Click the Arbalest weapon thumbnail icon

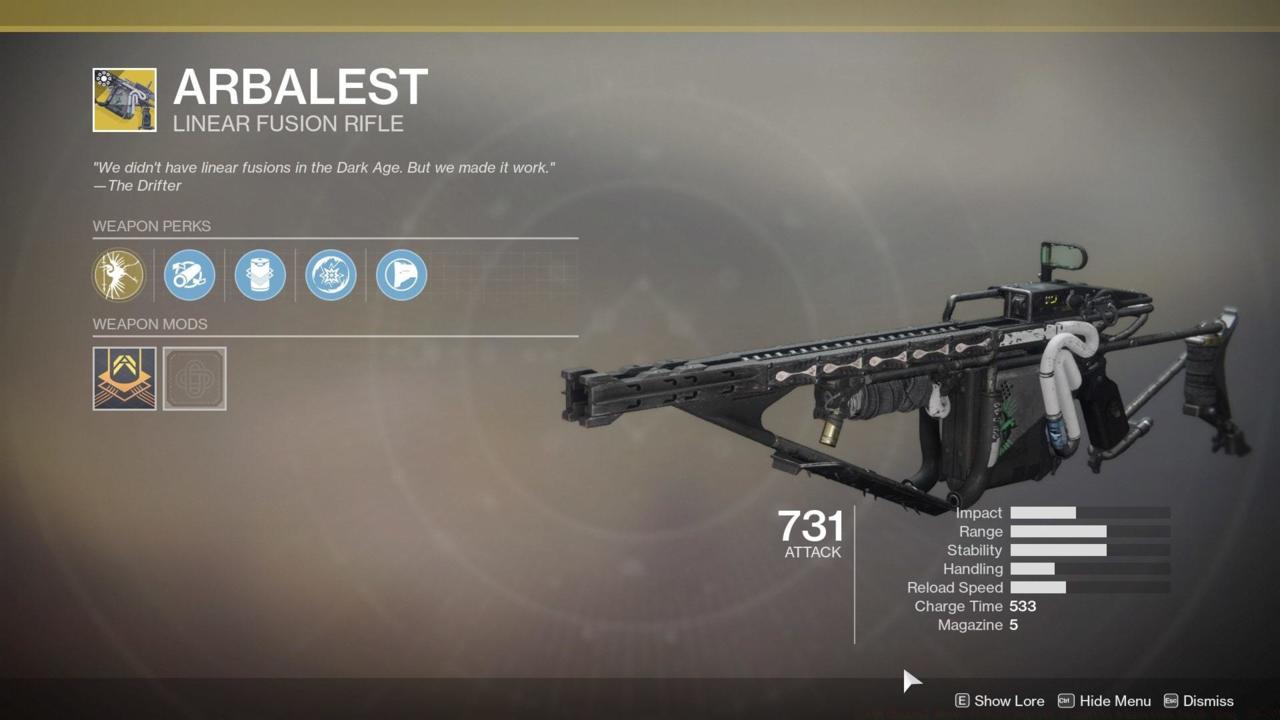coord(125,100)
